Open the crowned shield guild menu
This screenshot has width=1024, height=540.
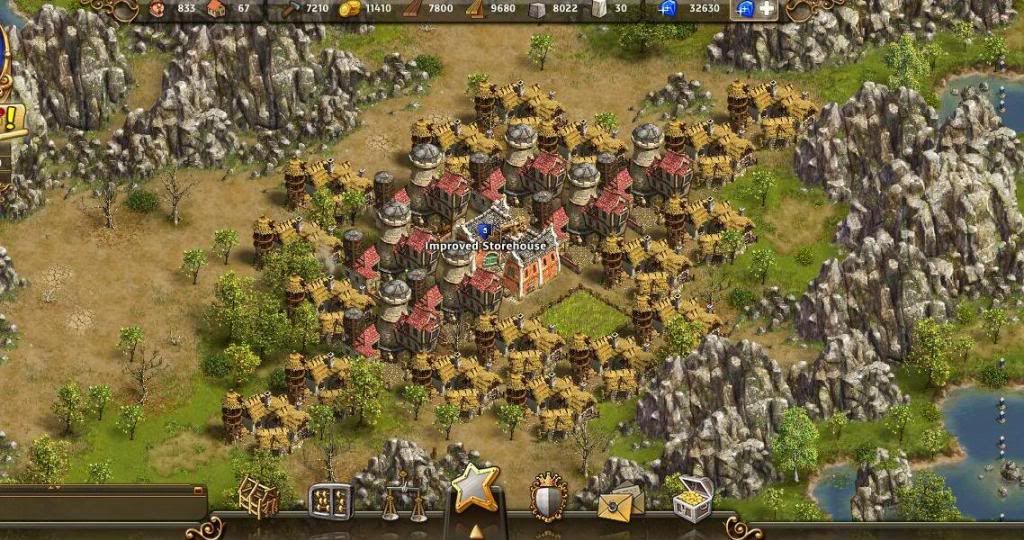pos(548,497)
